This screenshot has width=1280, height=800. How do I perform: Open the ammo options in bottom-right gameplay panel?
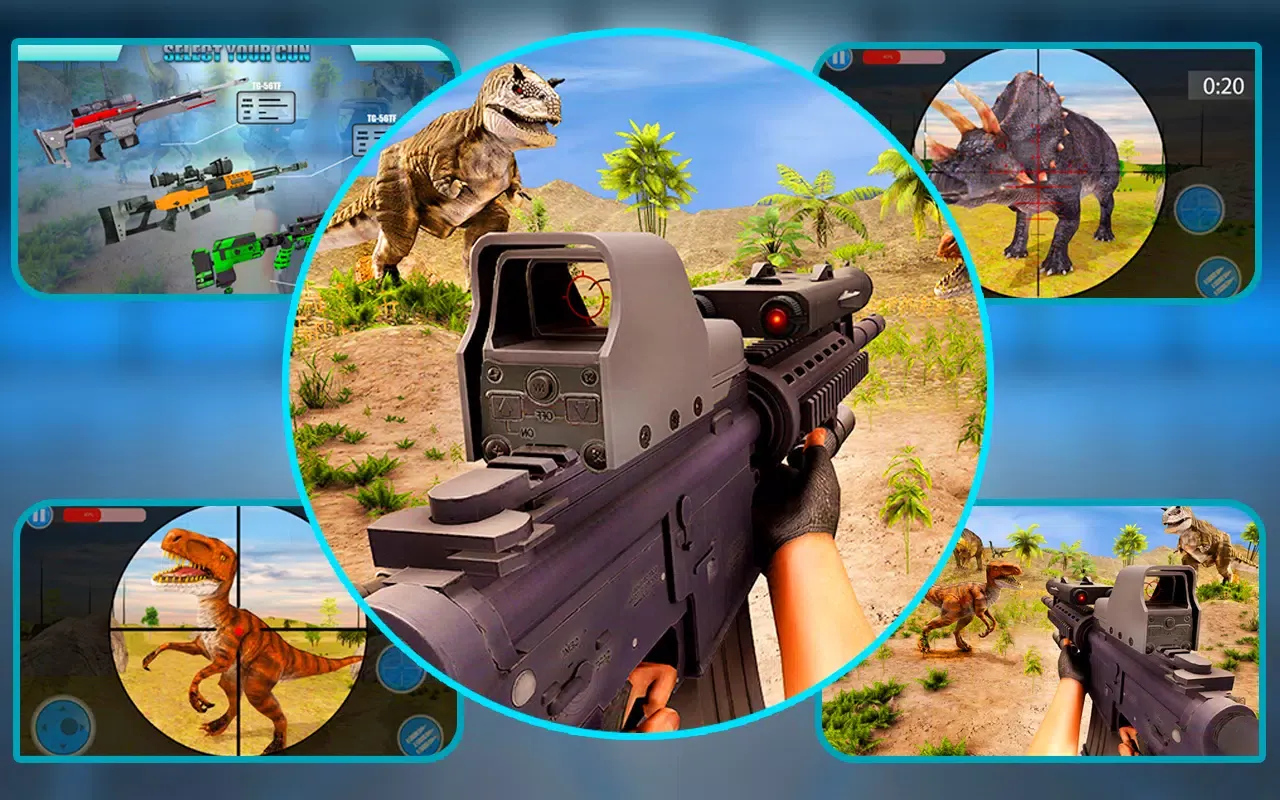coord(1218,277)
